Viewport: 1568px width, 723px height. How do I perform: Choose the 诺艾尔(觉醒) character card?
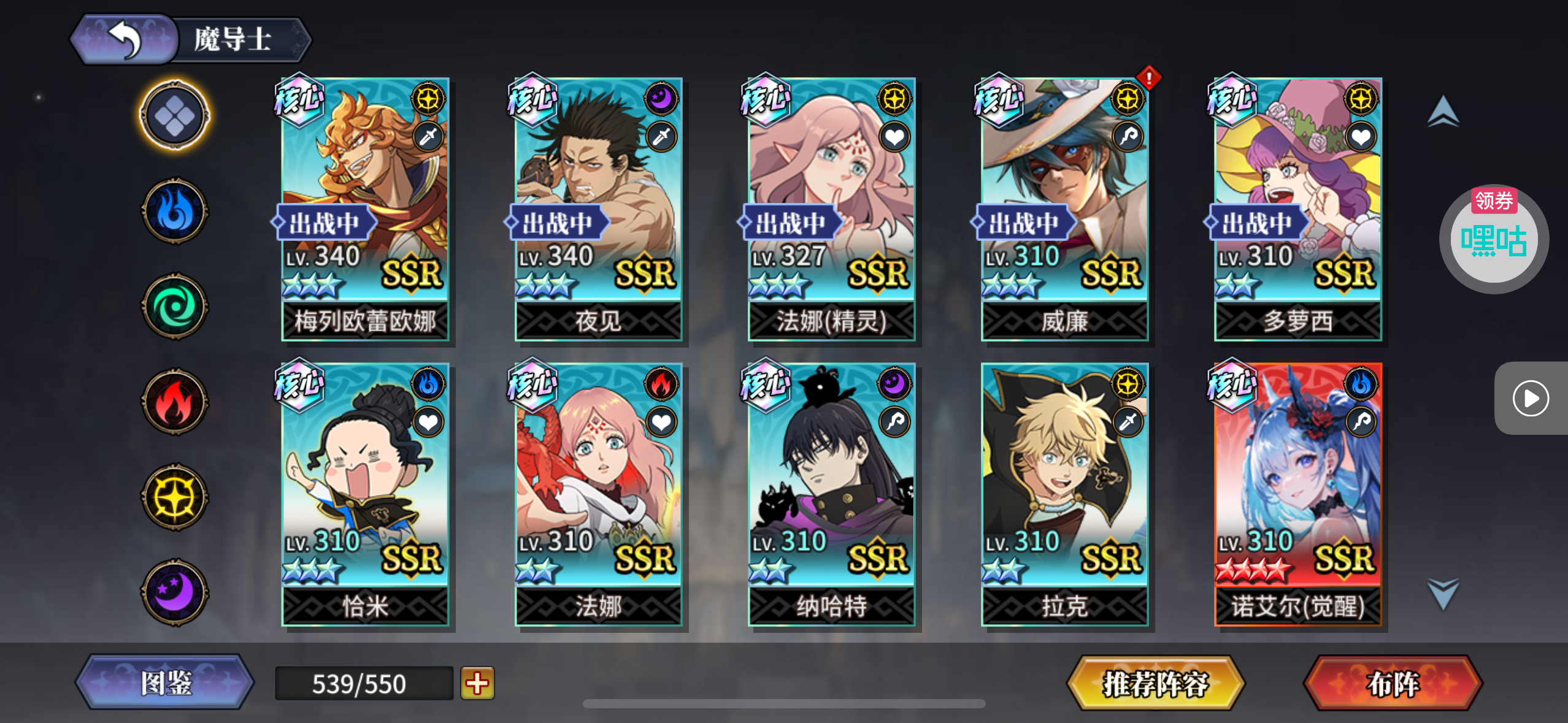click(1297, 494)
